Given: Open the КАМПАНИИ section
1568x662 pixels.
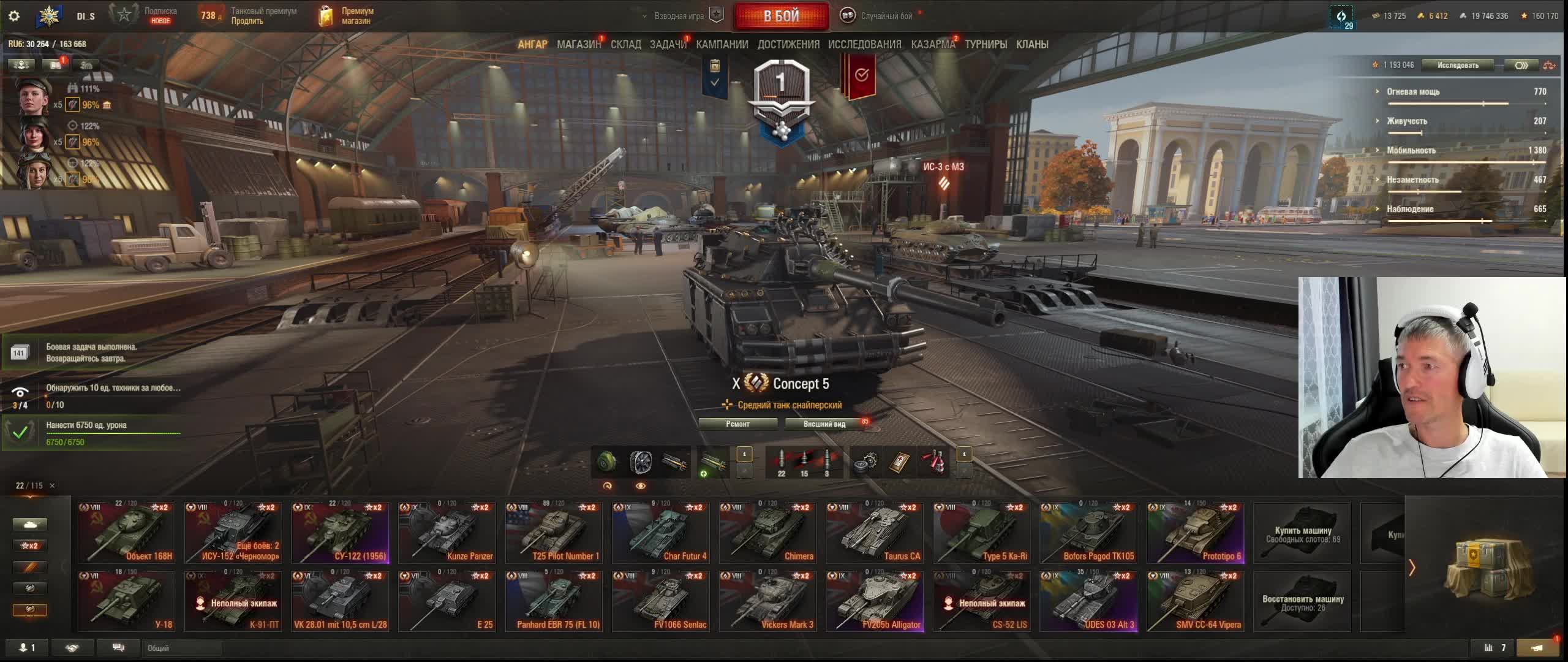Looking at the screenshot, I should pos(722,44).
